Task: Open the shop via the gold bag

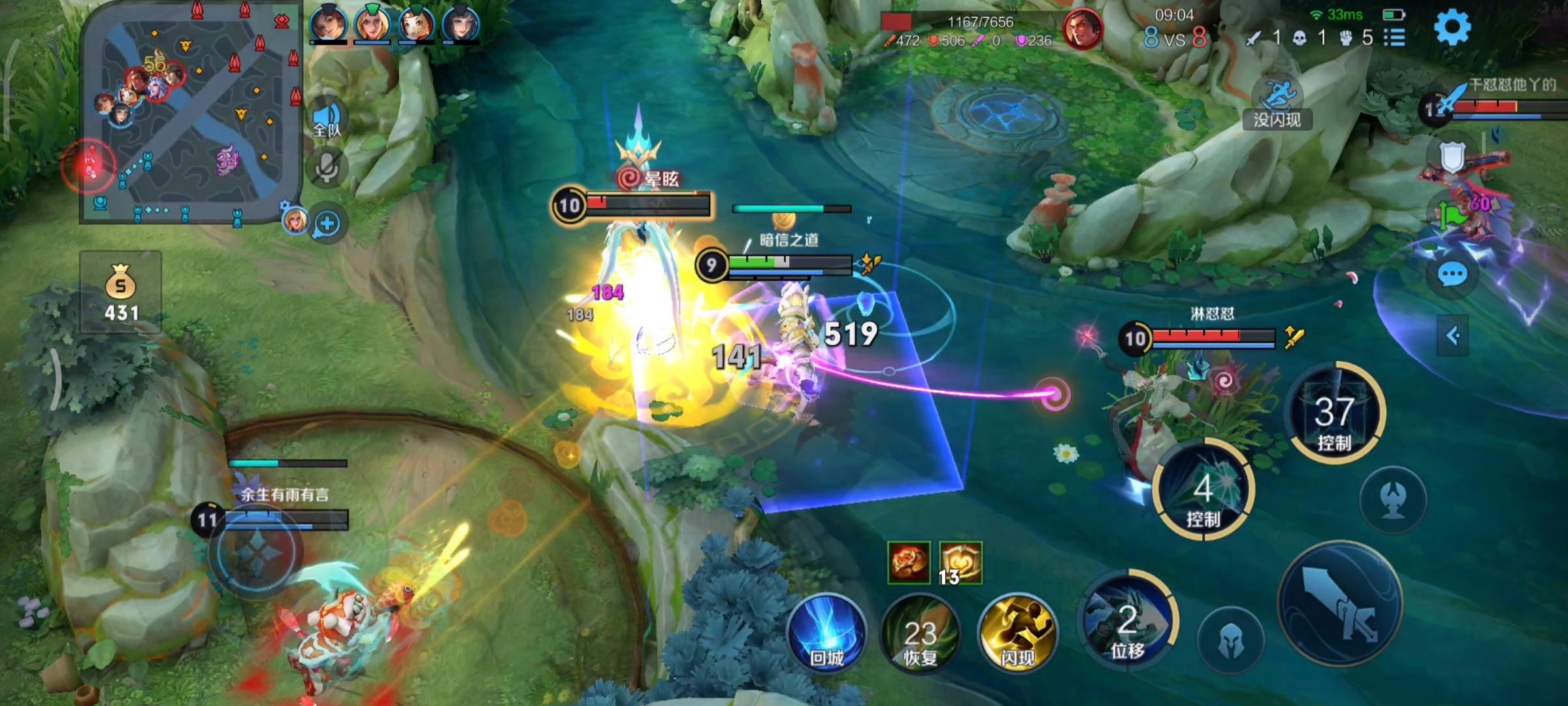Action: (x=121, y=292)
